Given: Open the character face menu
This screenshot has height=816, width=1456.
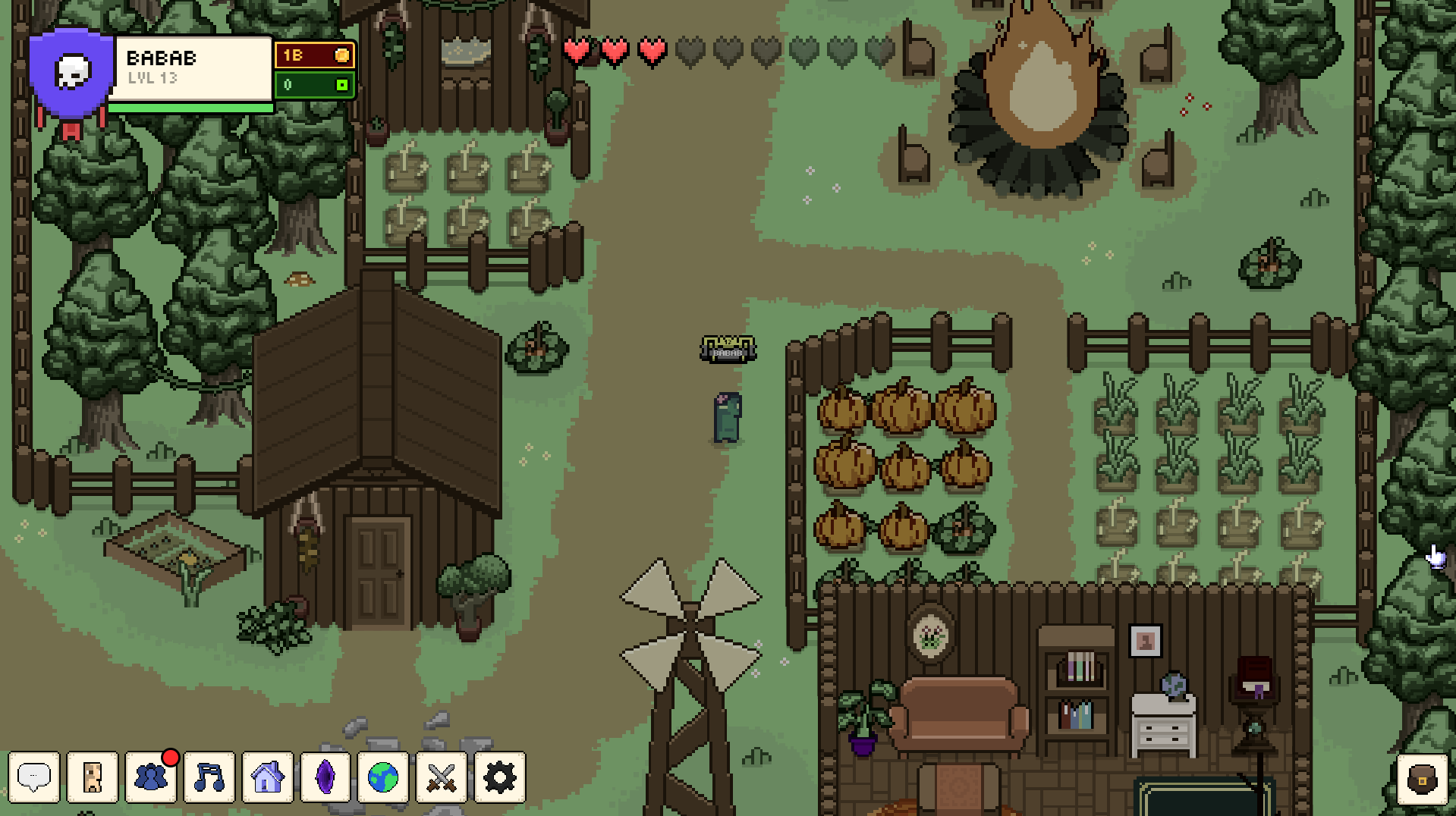Looking at the screenshot, I should pyautogui.click(x=93, y=777).
